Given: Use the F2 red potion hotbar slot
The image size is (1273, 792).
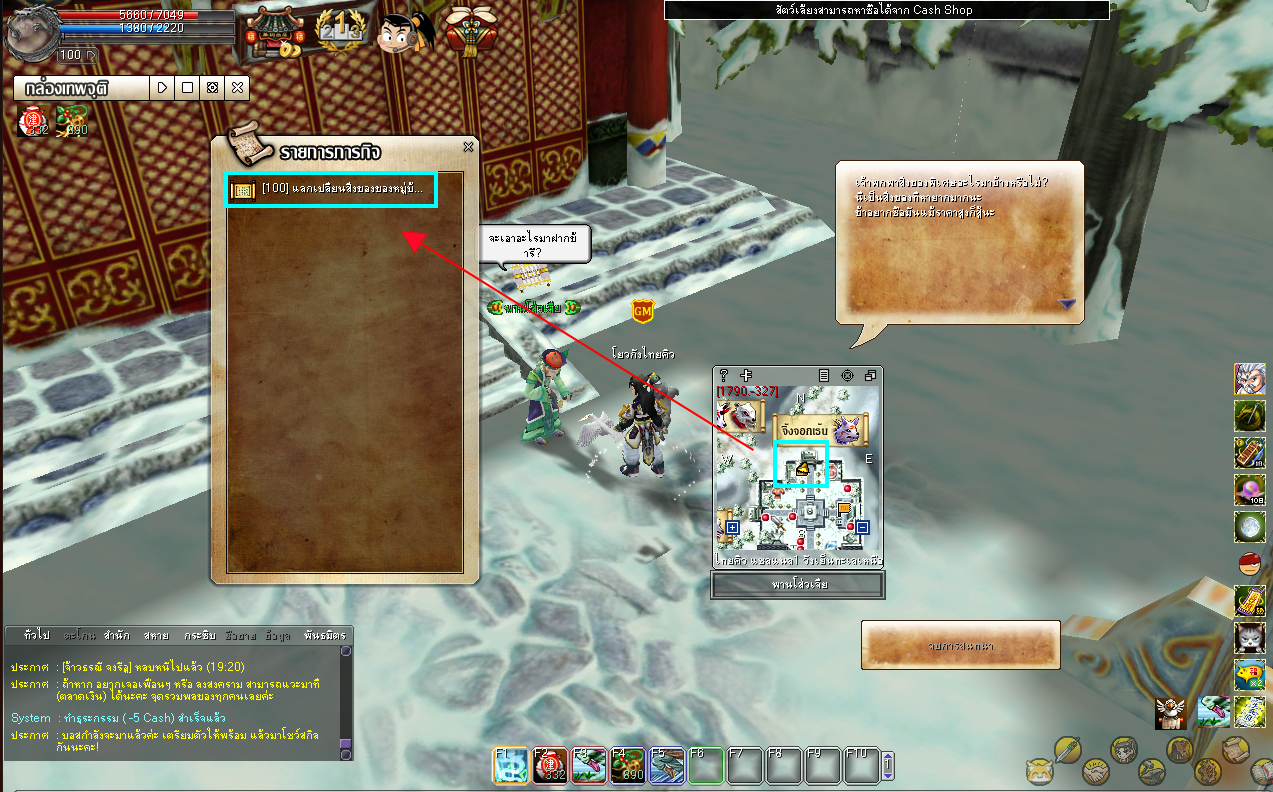Looking at the screenshot, I should click(549, 766).
